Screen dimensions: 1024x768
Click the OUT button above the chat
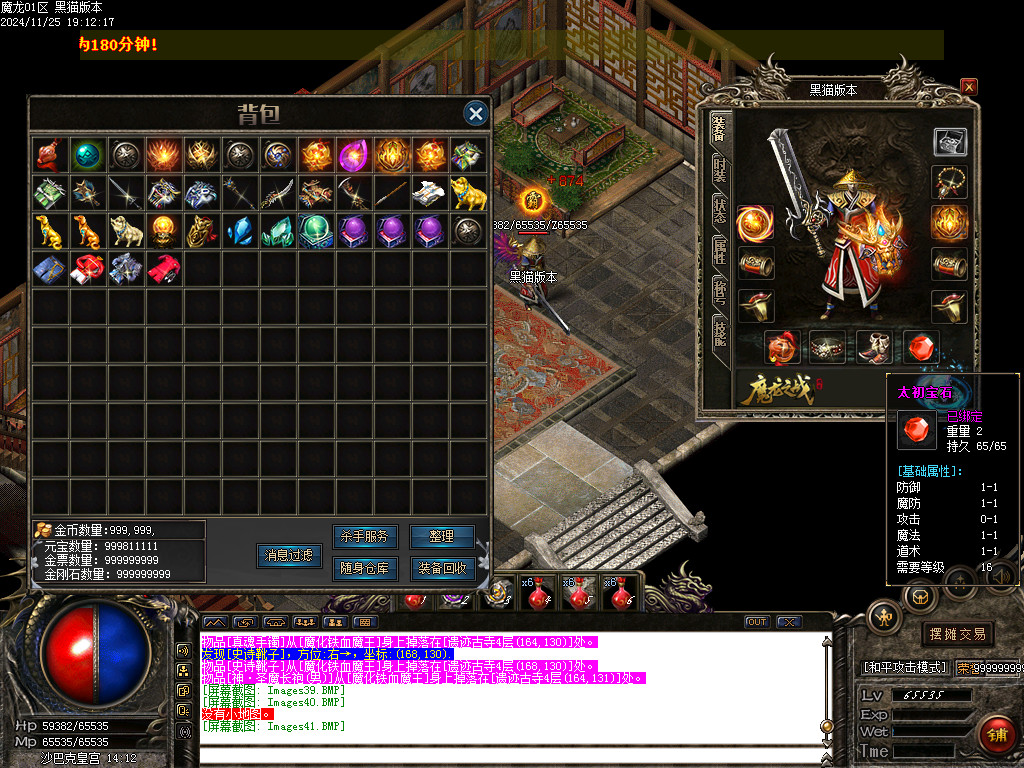pos(757,622)
